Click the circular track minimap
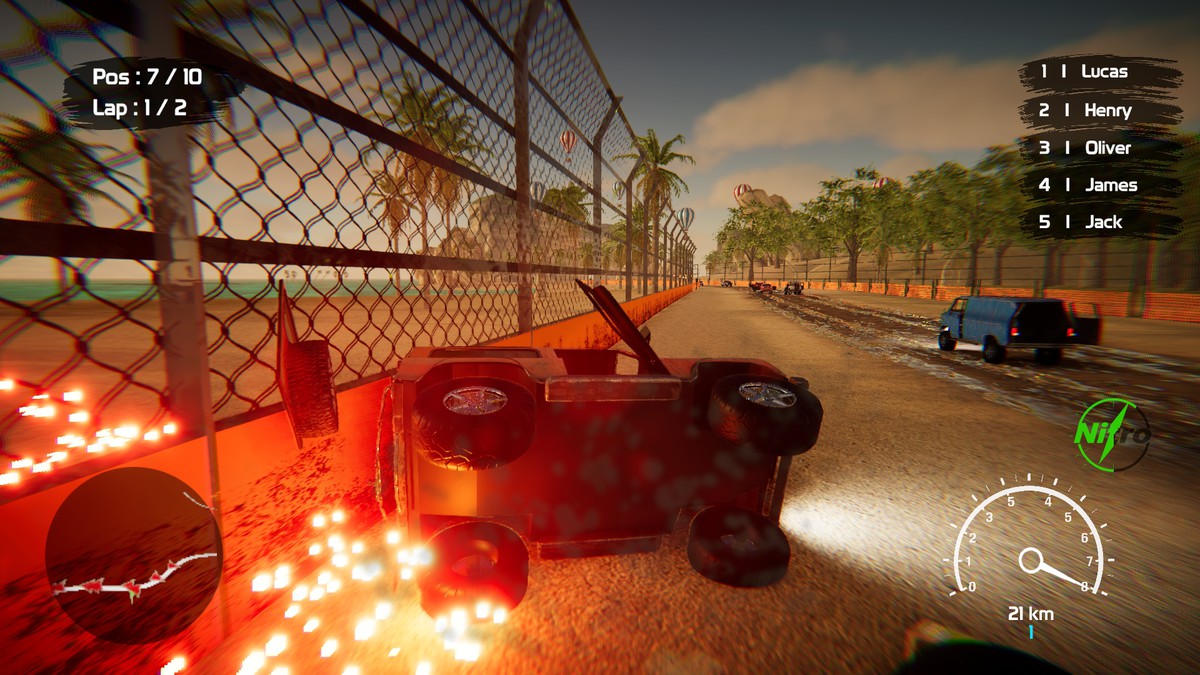 click(133, 555)
